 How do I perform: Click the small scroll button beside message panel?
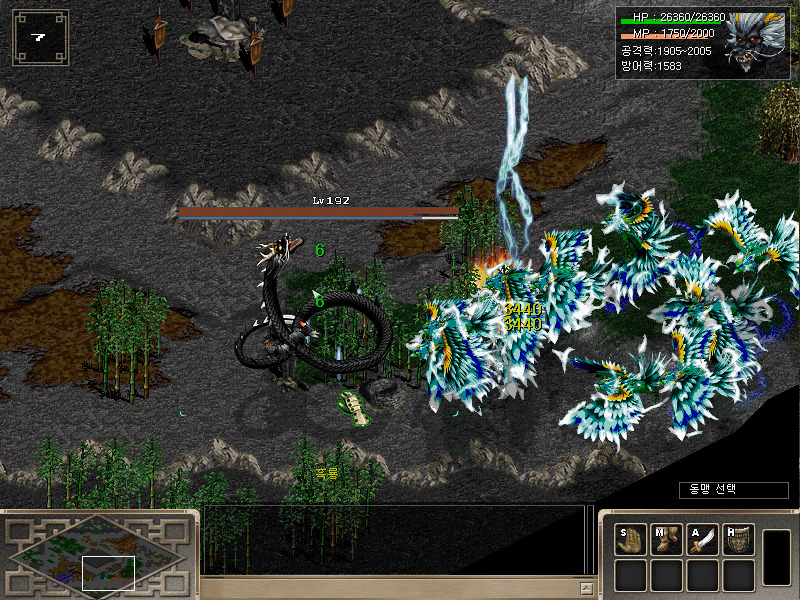coord(588,589)
